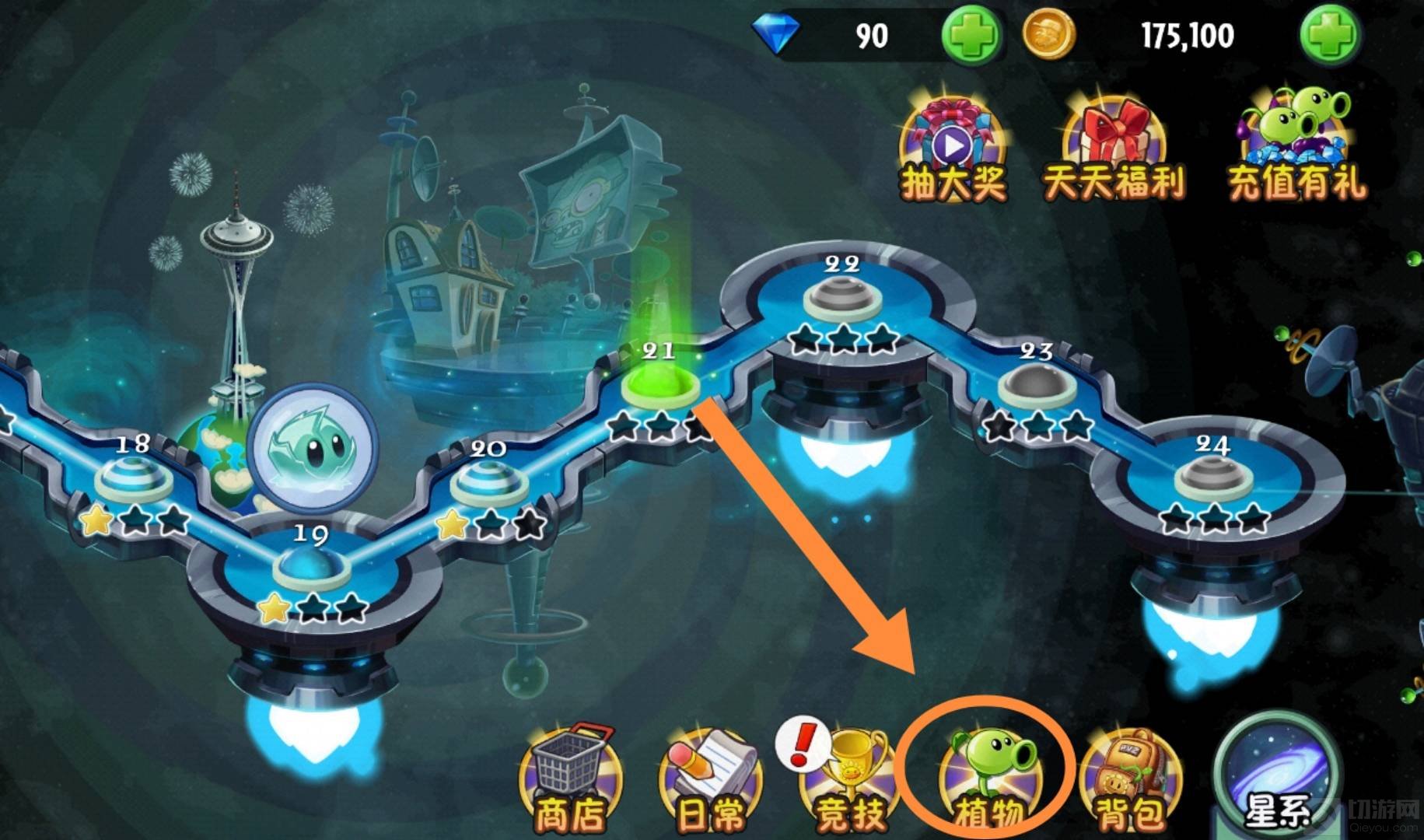Open the 充值有礼 recharge offer
This screenshot has height=840, width=1424.
(1296, 148)
